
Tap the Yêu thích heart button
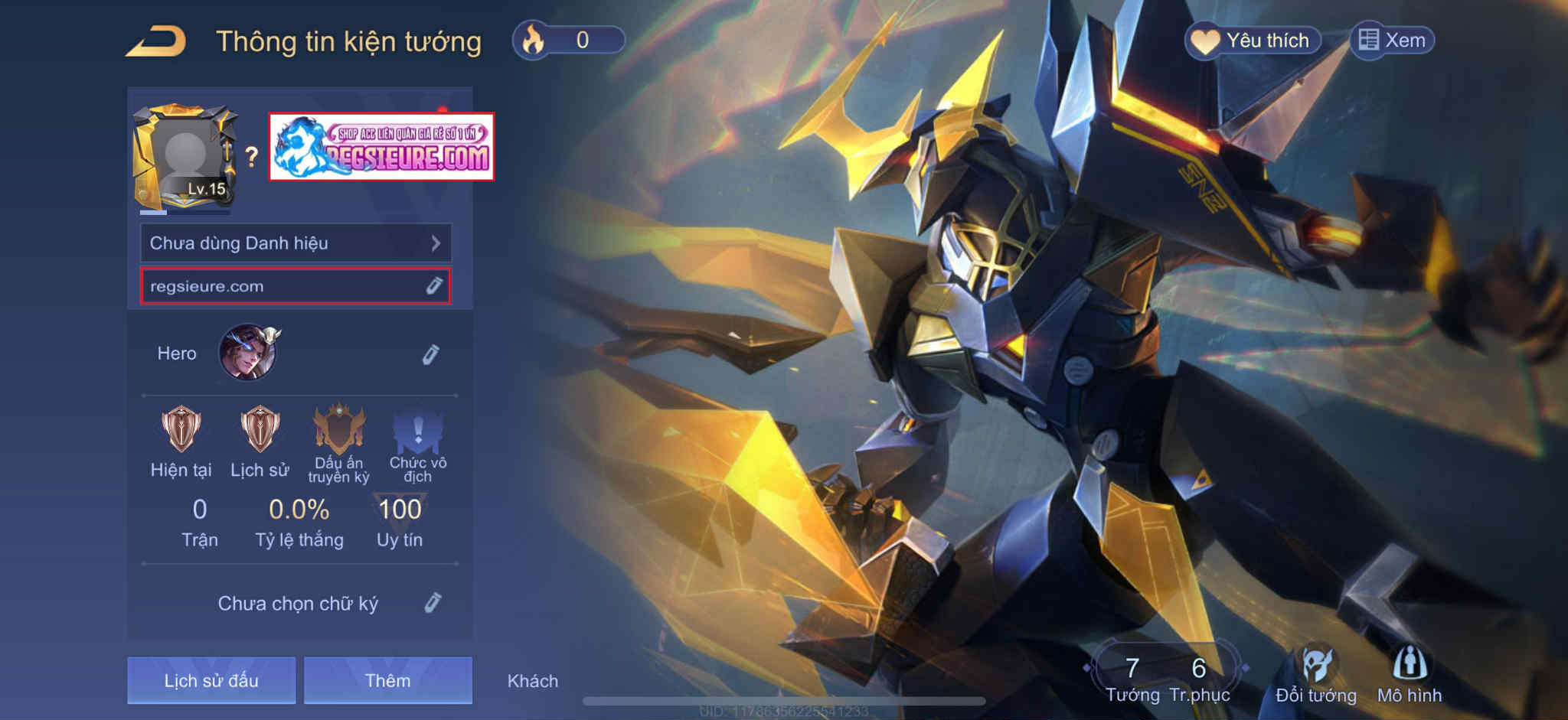[1254, 41]
